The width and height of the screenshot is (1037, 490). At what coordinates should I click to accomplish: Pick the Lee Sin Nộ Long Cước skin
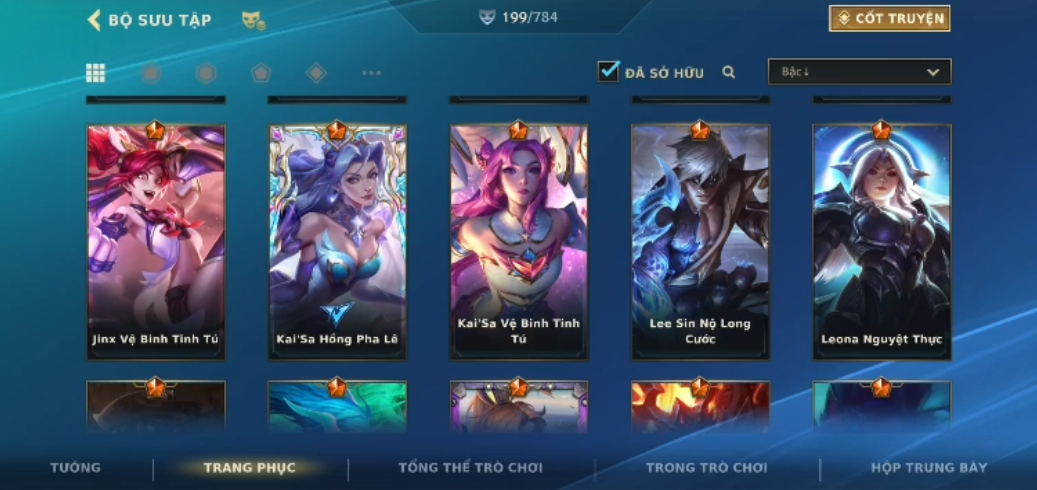coord(700,240)
